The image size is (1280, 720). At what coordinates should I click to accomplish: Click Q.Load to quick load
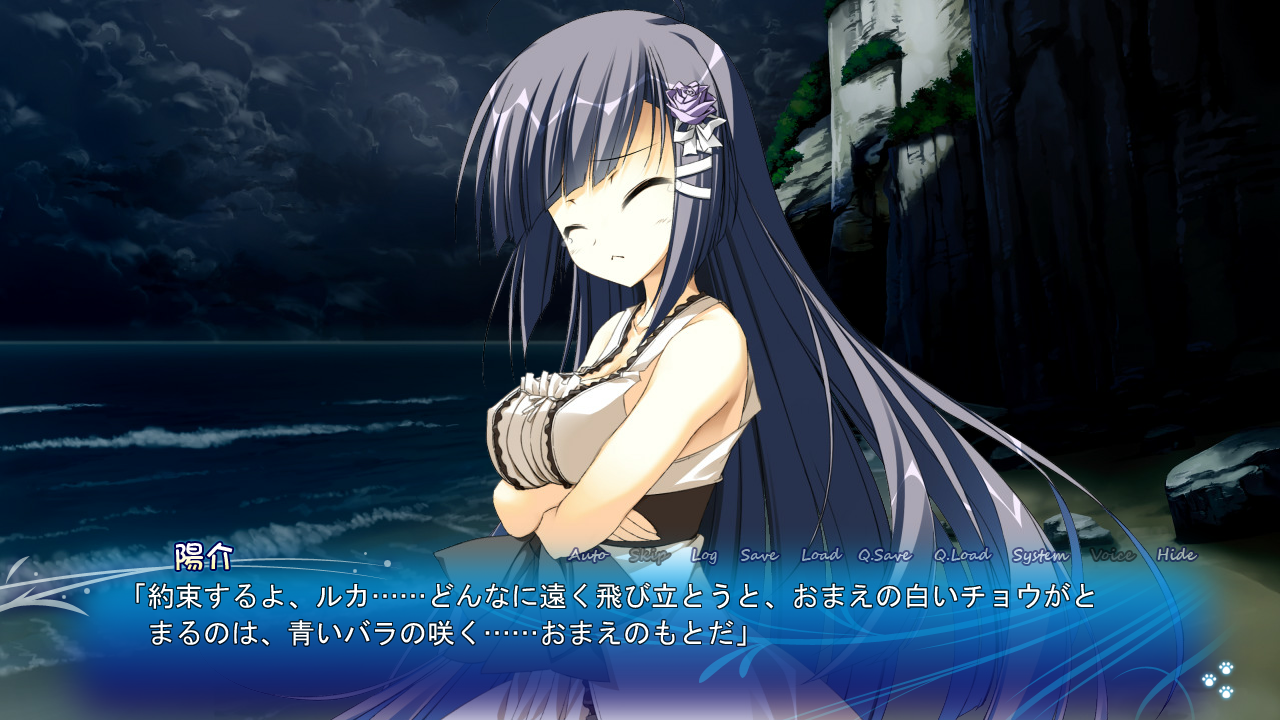coord(962,555)
